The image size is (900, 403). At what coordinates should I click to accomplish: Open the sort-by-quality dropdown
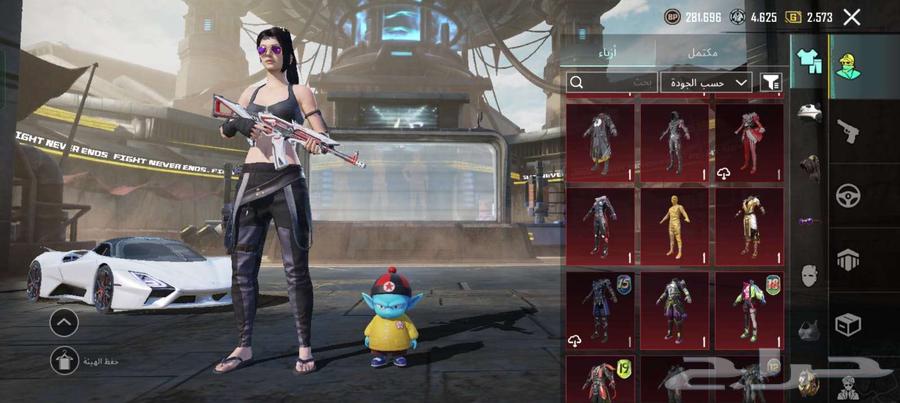click(705, 82)
